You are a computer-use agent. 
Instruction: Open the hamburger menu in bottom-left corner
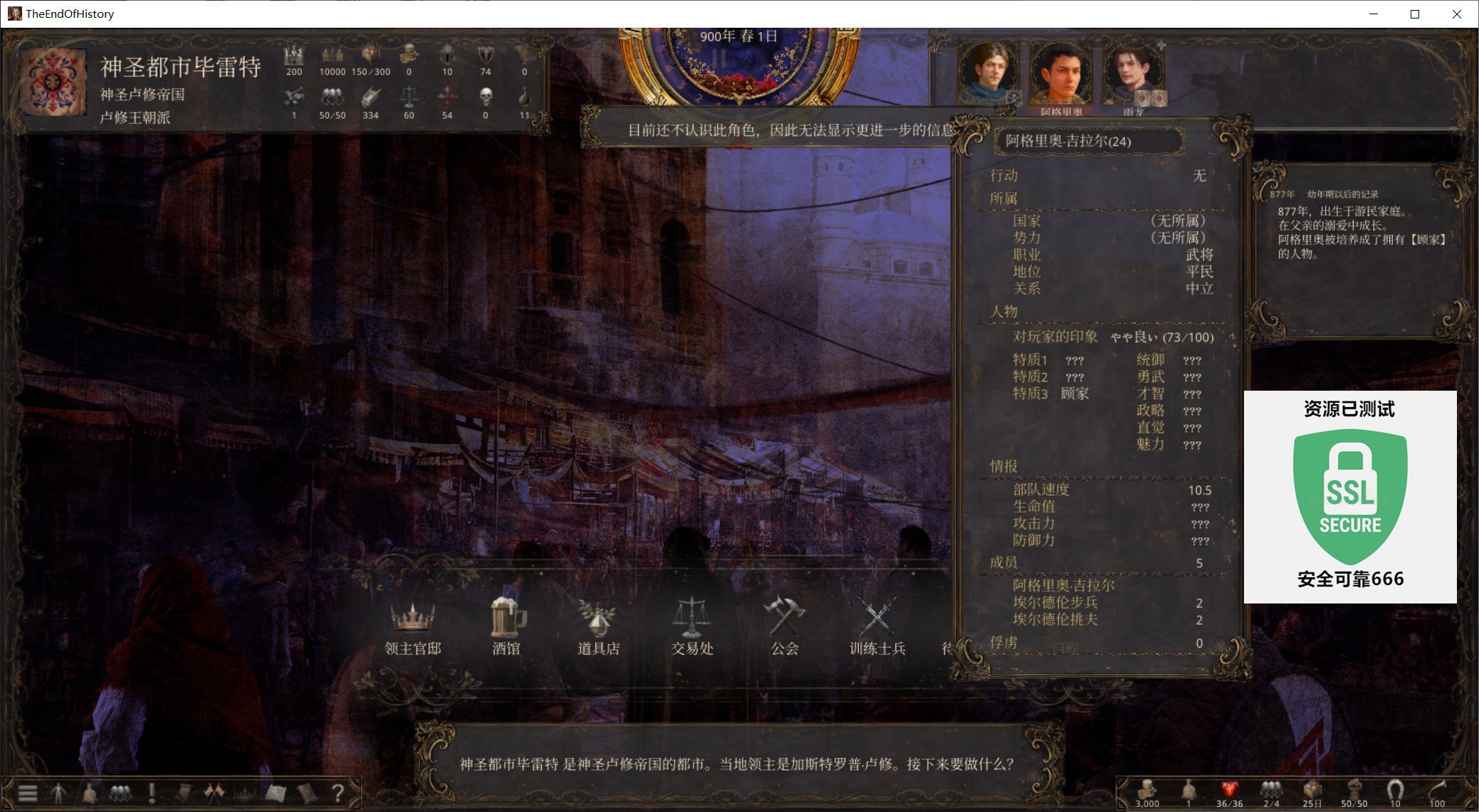(x=27, y=792)
